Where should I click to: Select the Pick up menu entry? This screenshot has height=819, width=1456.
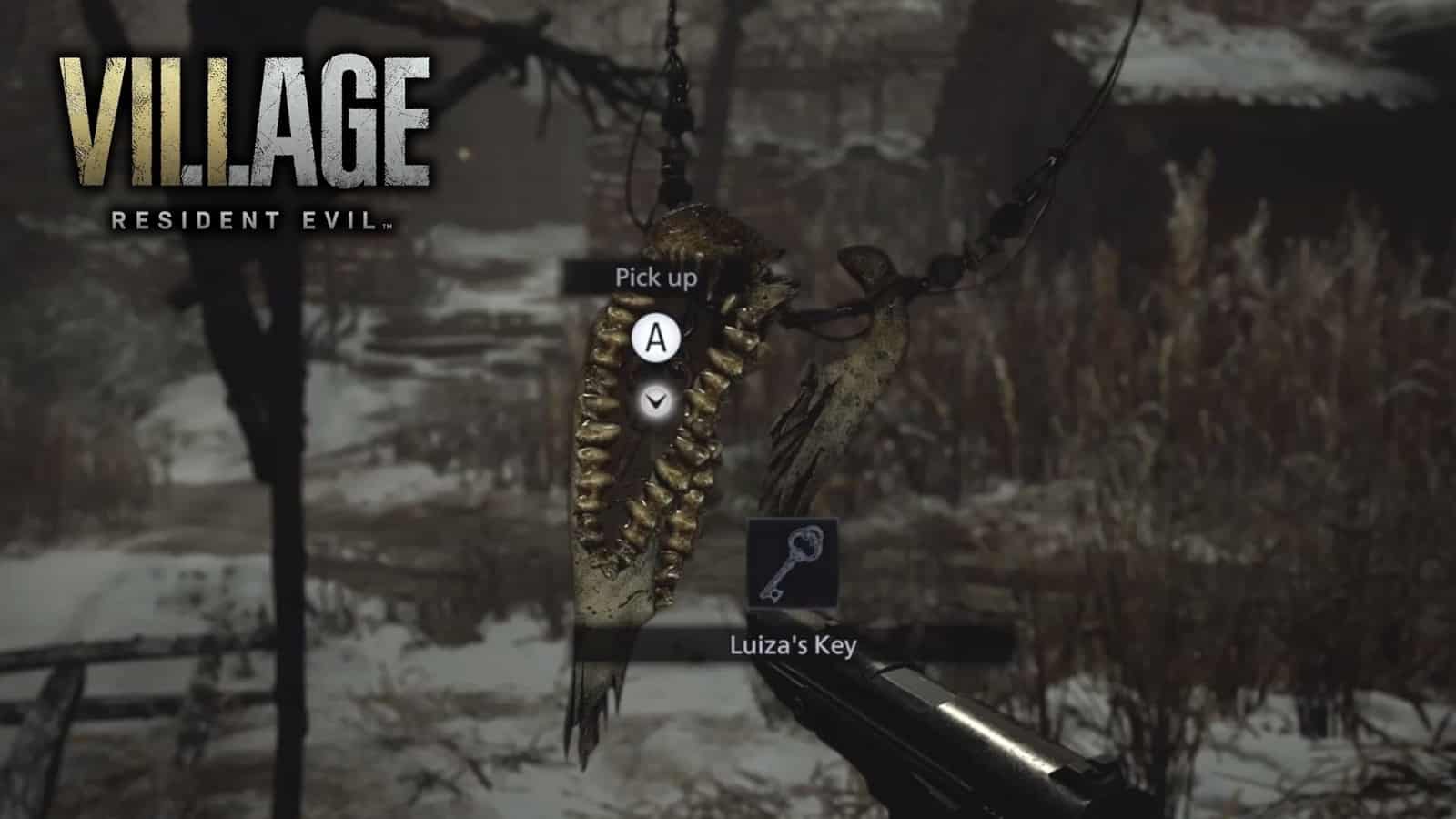[656, 279]
